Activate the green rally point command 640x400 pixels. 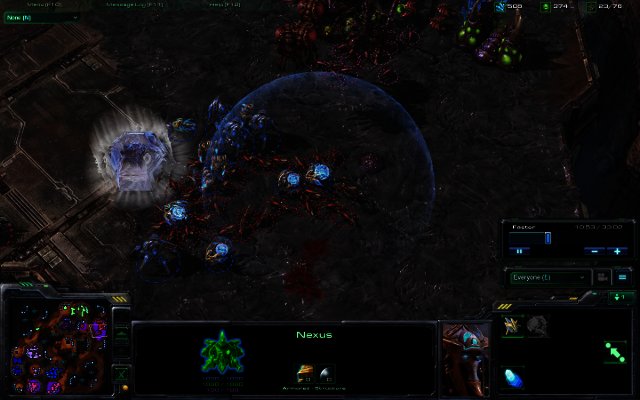(x=614, y=351)
